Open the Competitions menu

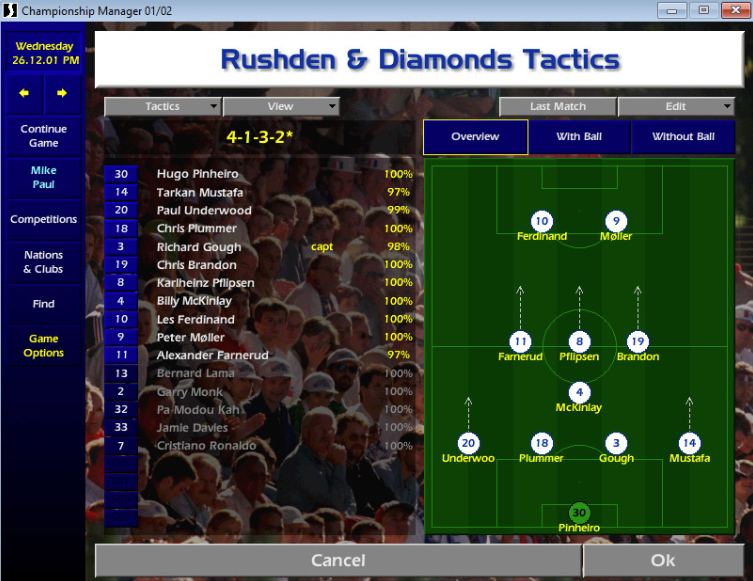[43, 219]
